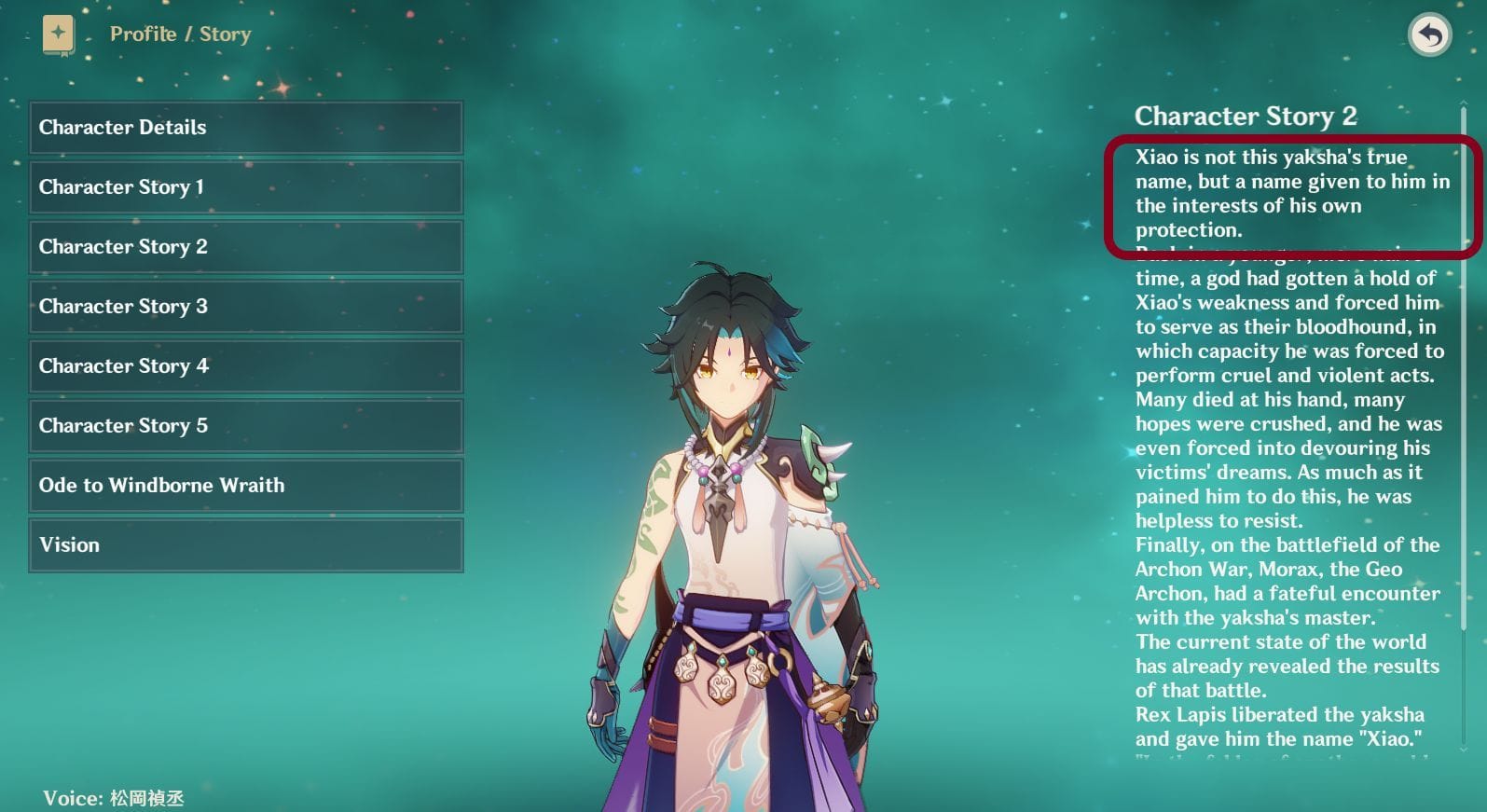Open Character Story 5
Image resolution: width=1487 pixels, height=812 pixels.
coord(245,426)
